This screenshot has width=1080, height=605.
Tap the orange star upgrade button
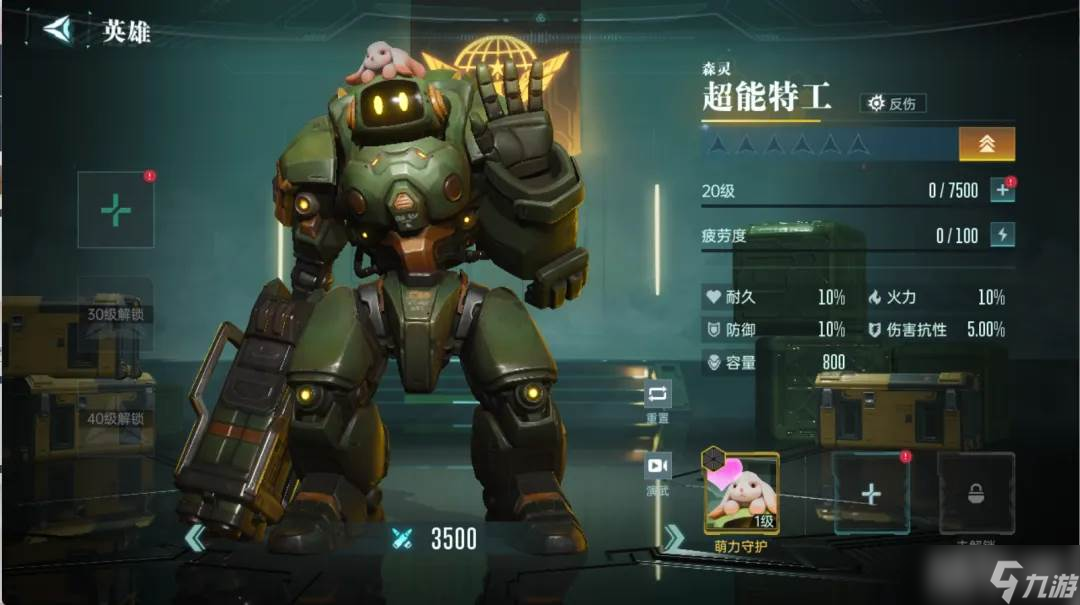[x=986, y=144]
